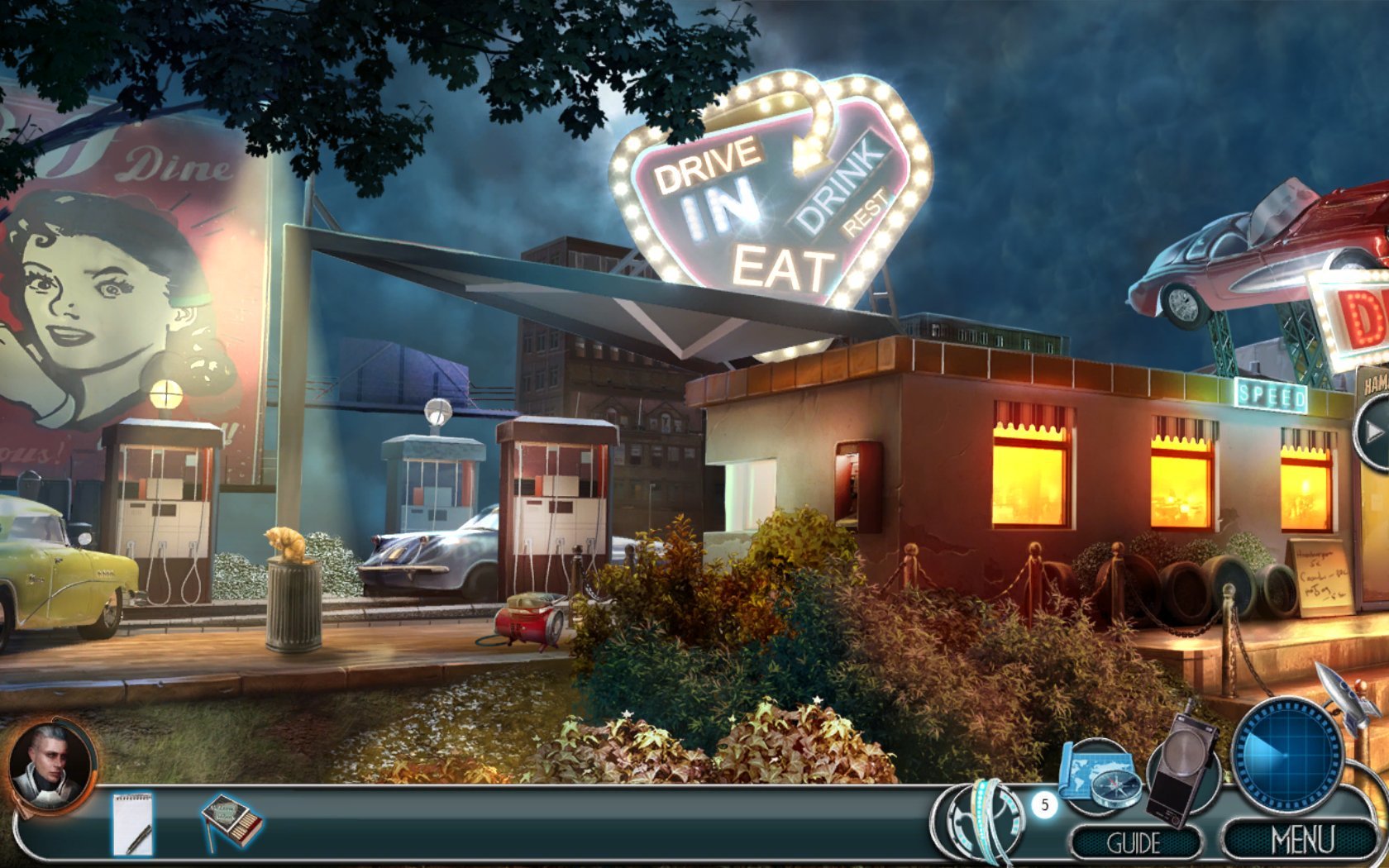1389x868 pixels.
Task: Open the strategy Guide
Action: [1134, 843]
